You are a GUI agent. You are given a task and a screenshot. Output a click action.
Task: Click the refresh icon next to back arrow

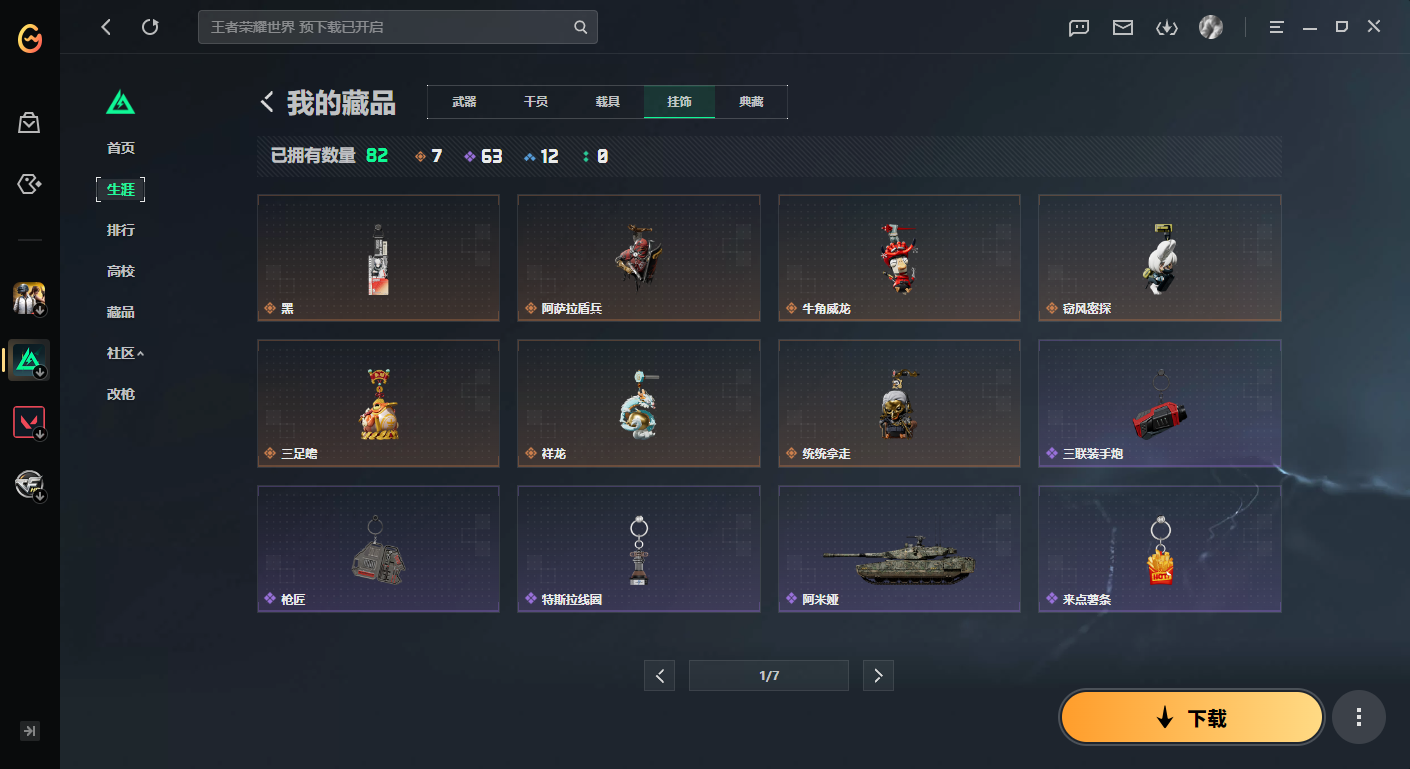tap(150, 27)
